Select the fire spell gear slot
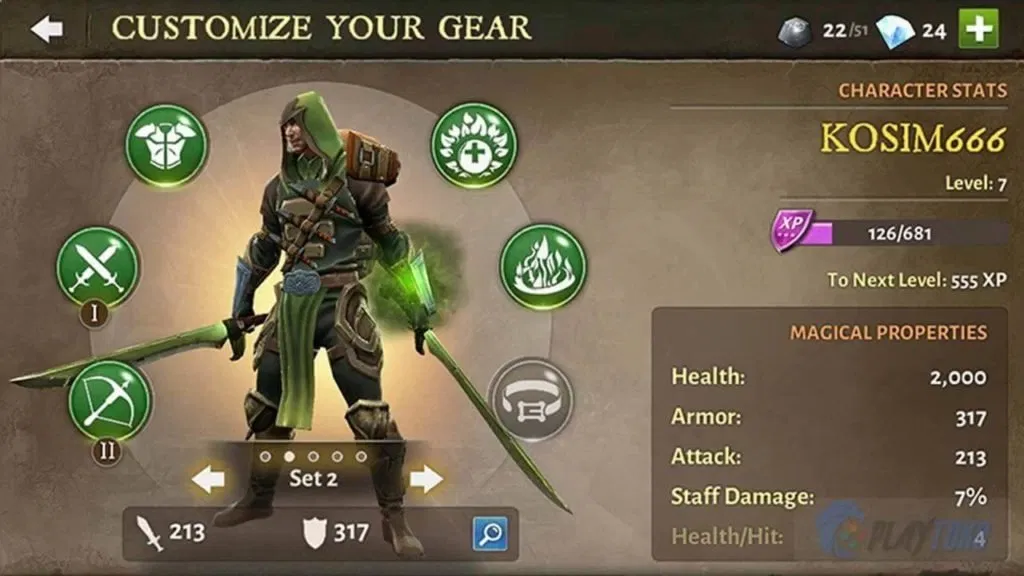This screenshot has height=576, width=1024. 543,267
